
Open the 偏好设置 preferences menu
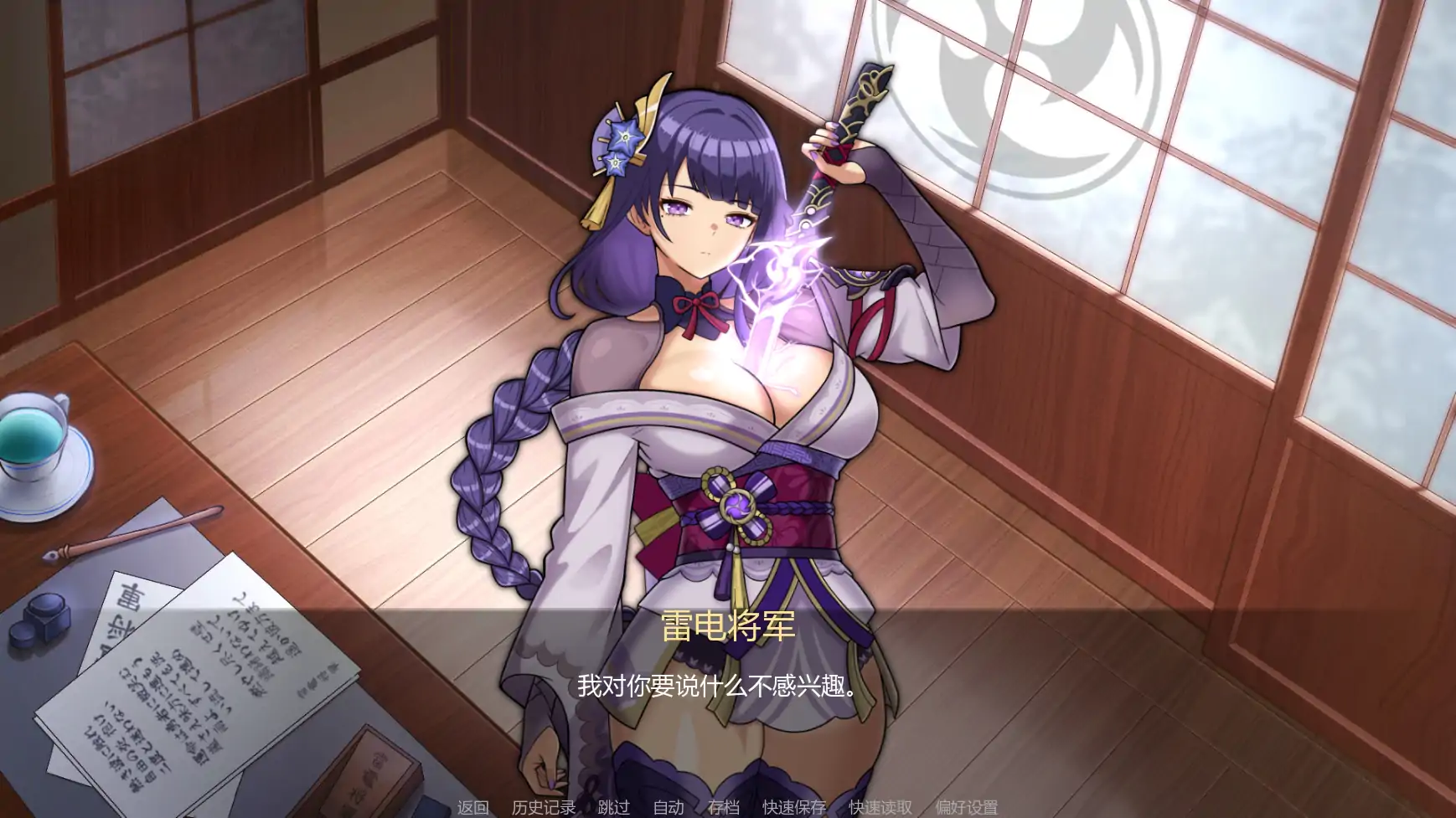(x=965, y=808)
